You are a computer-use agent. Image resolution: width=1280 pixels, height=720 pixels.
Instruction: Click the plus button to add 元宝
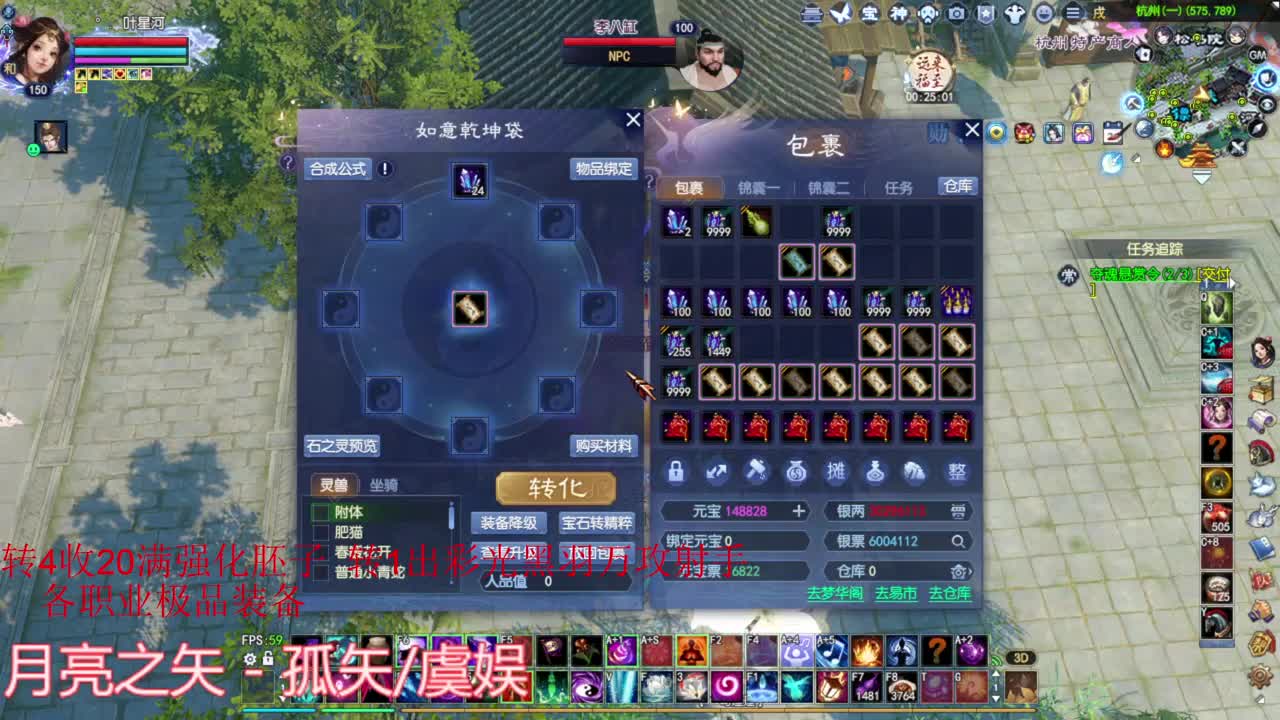799,510
